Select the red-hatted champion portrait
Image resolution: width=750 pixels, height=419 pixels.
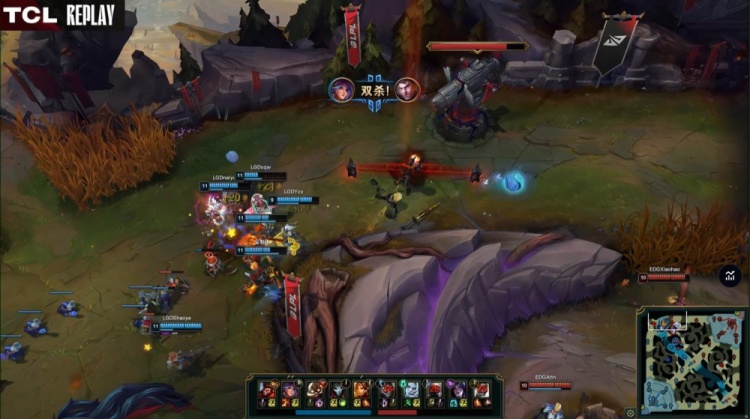coord(265,388)
